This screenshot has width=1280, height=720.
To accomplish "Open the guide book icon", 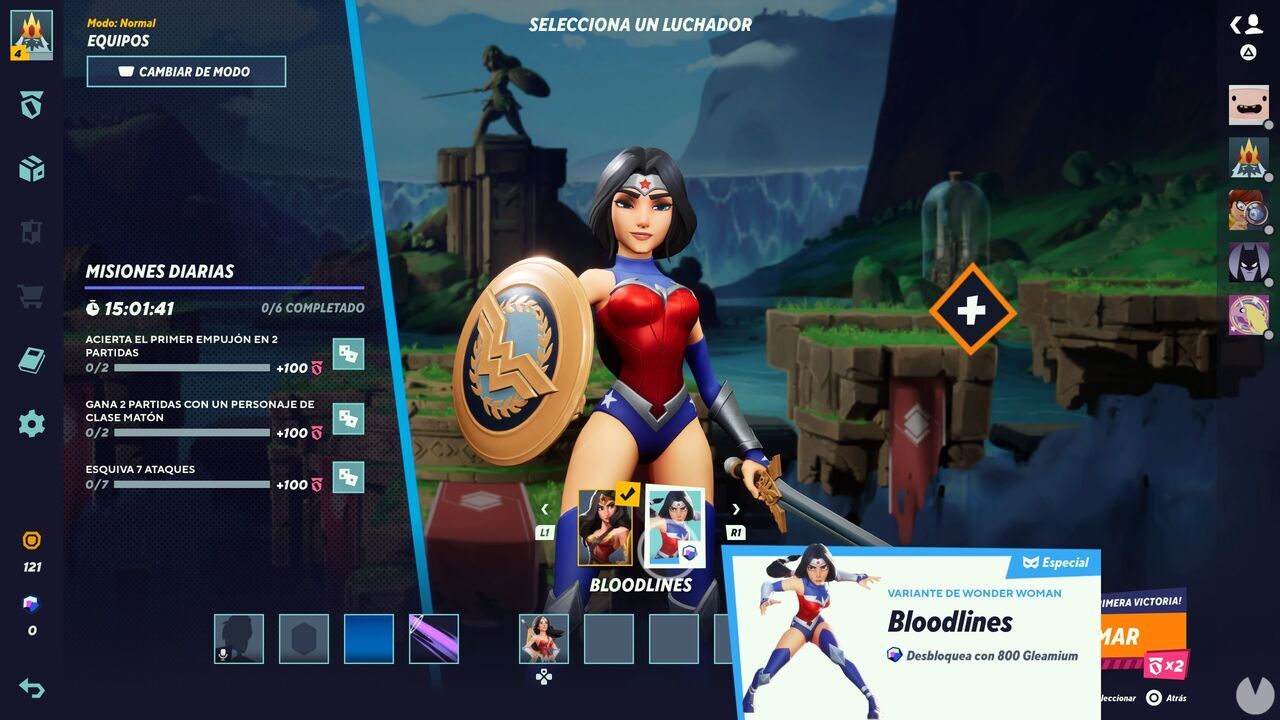I will (x=30, y=360).
